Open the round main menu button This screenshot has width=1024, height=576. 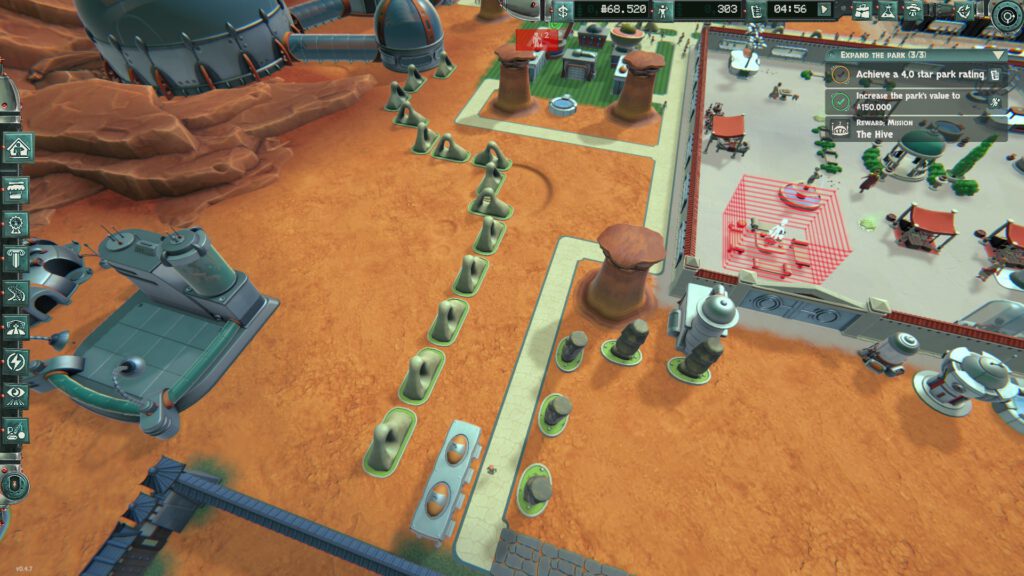[1008, 13]
